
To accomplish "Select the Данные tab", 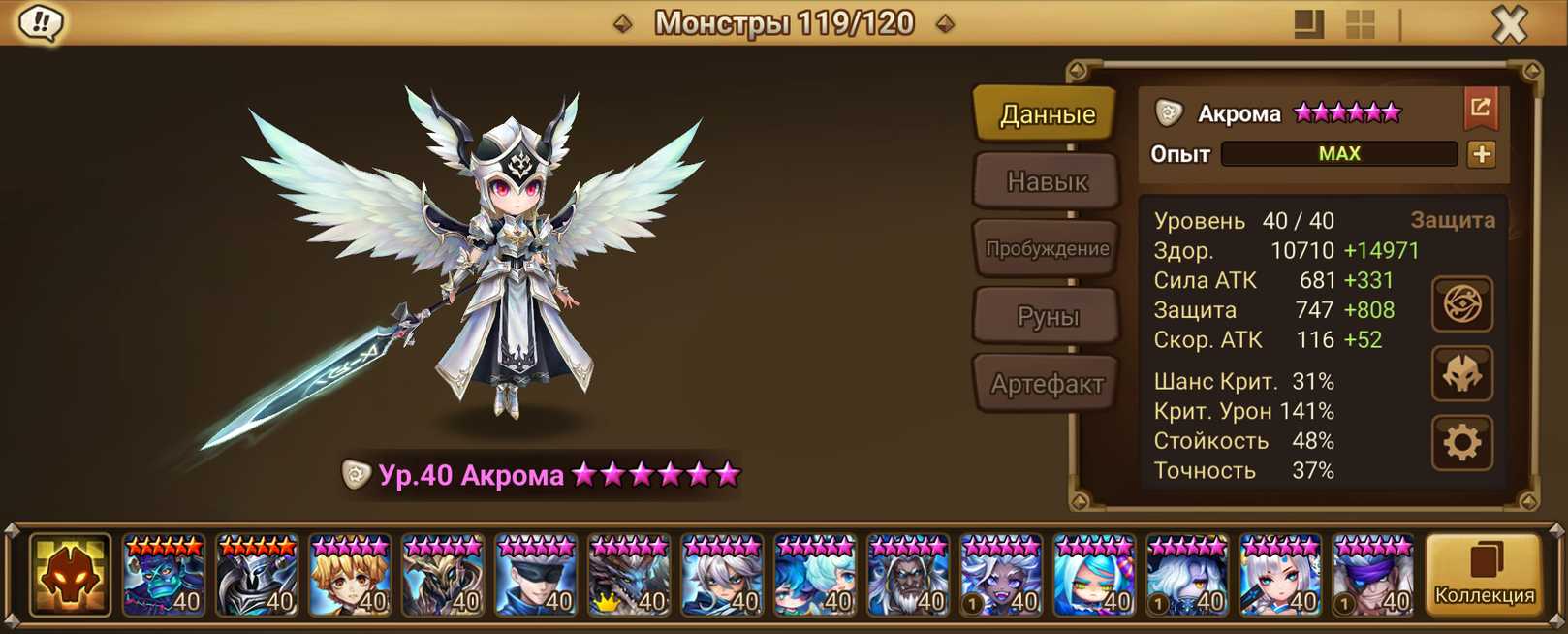I will (x=1047, y=114).
